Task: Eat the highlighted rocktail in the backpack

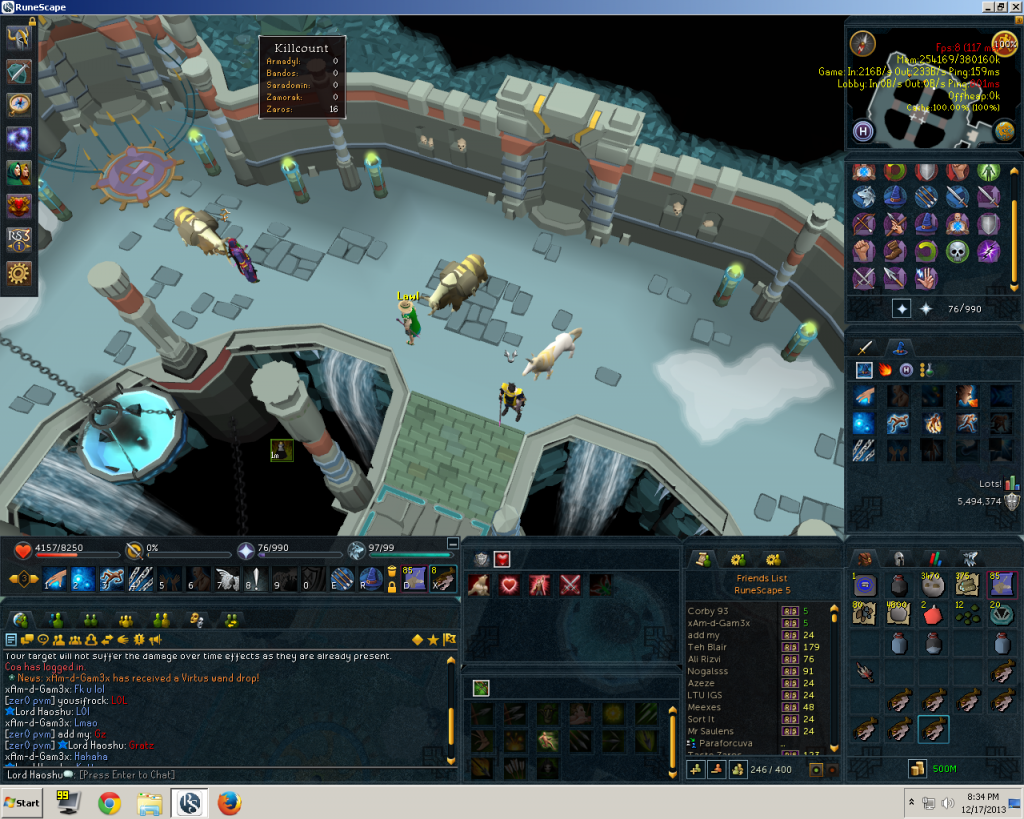Action: pos(933,730)
